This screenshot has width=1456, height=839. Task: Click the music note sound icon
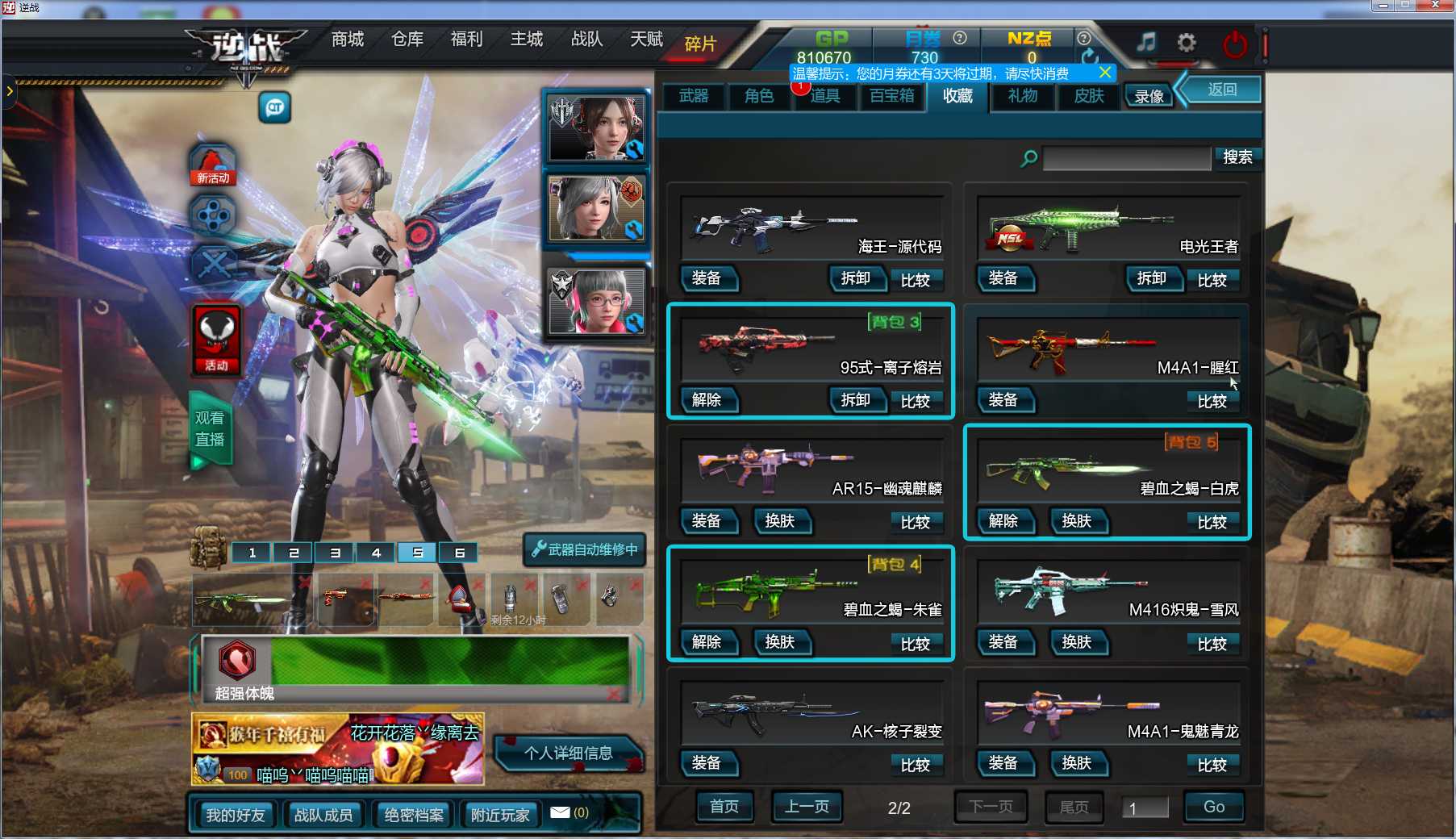click(x=1145, y=44)
